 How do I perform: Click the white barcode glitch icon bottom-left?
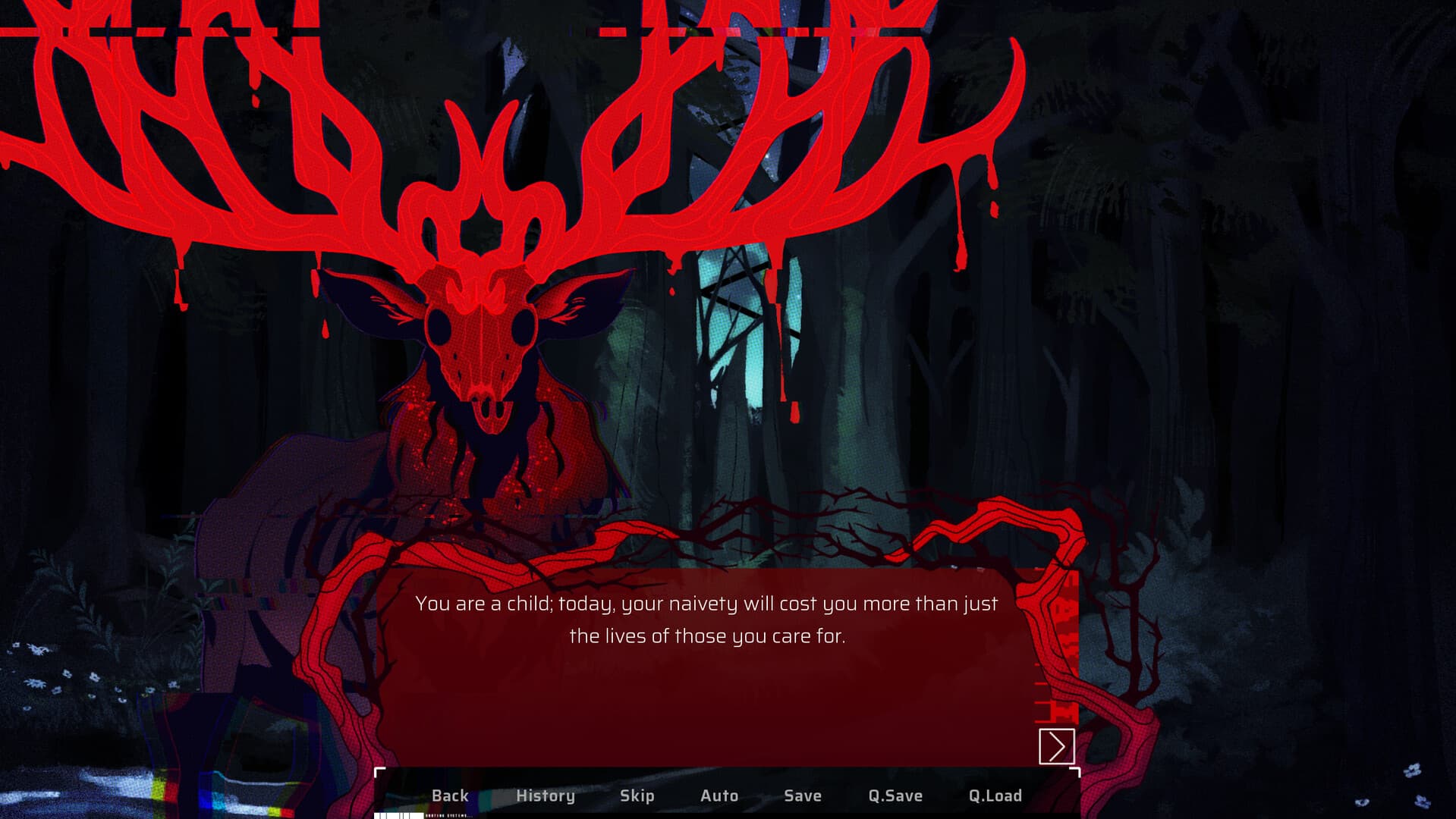(x=398, y=816)
